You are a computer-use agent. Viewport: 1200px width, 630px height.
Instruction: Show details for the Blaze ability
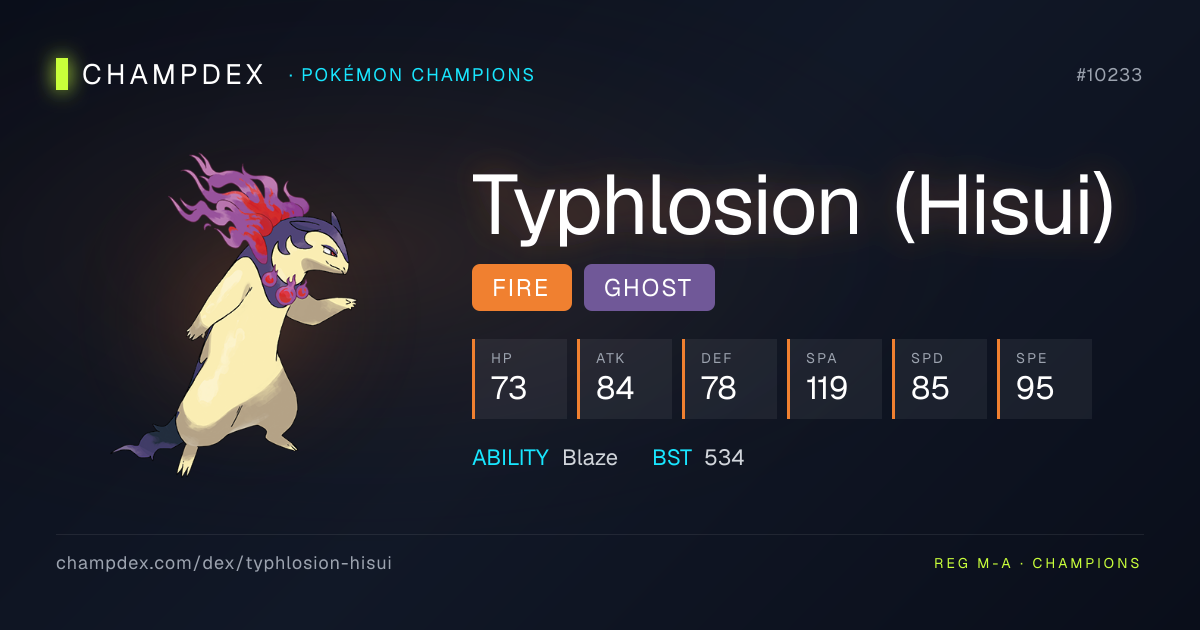click(589, 458)
